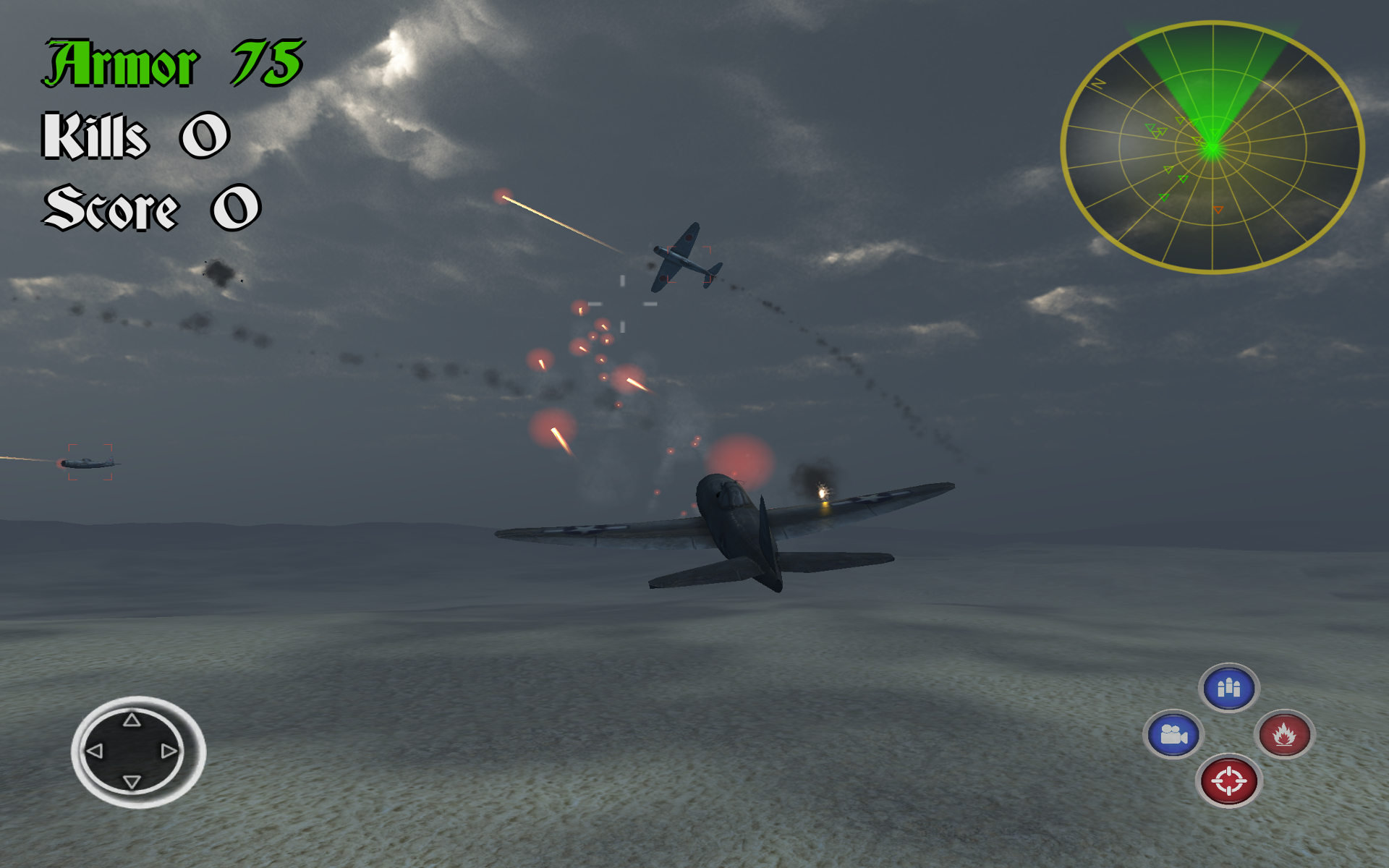
Task: Click the Kills 0 counter
Action: point(136,135)
